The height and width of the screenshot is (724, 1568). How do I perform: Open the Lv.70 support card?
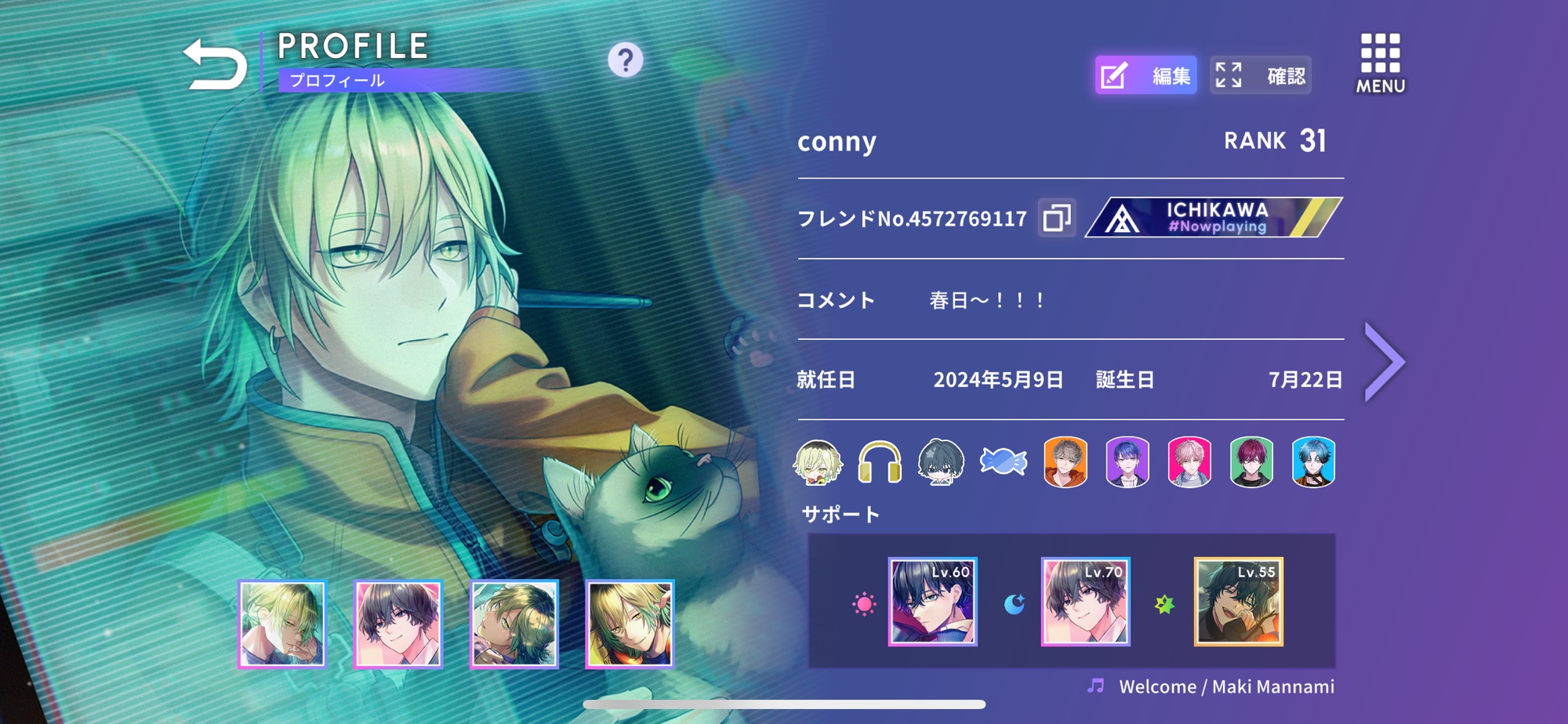click(x=1085, y=602)
